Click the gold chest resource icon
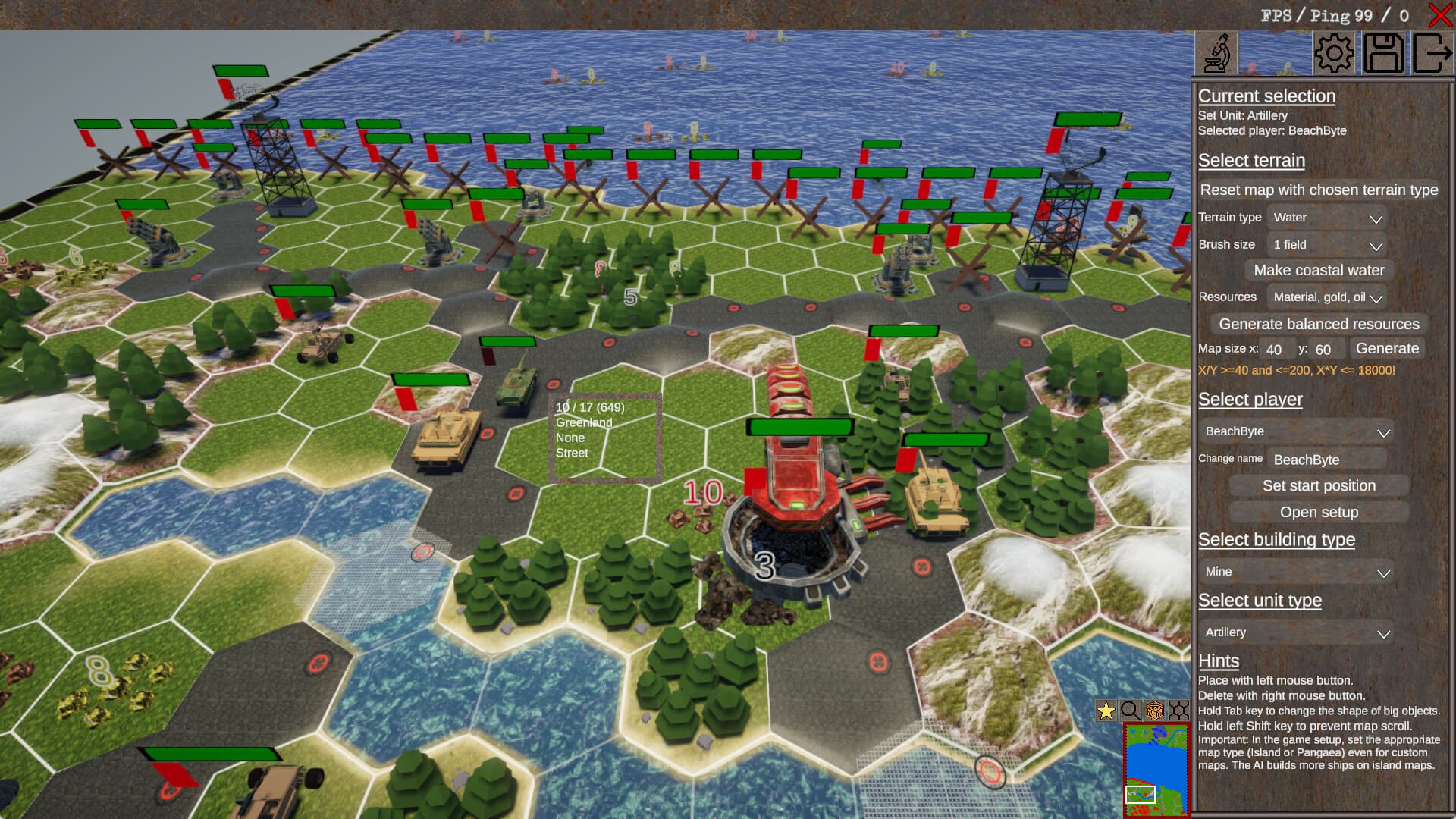This screenshot has width=1456, height=819. coord(1153,711)
